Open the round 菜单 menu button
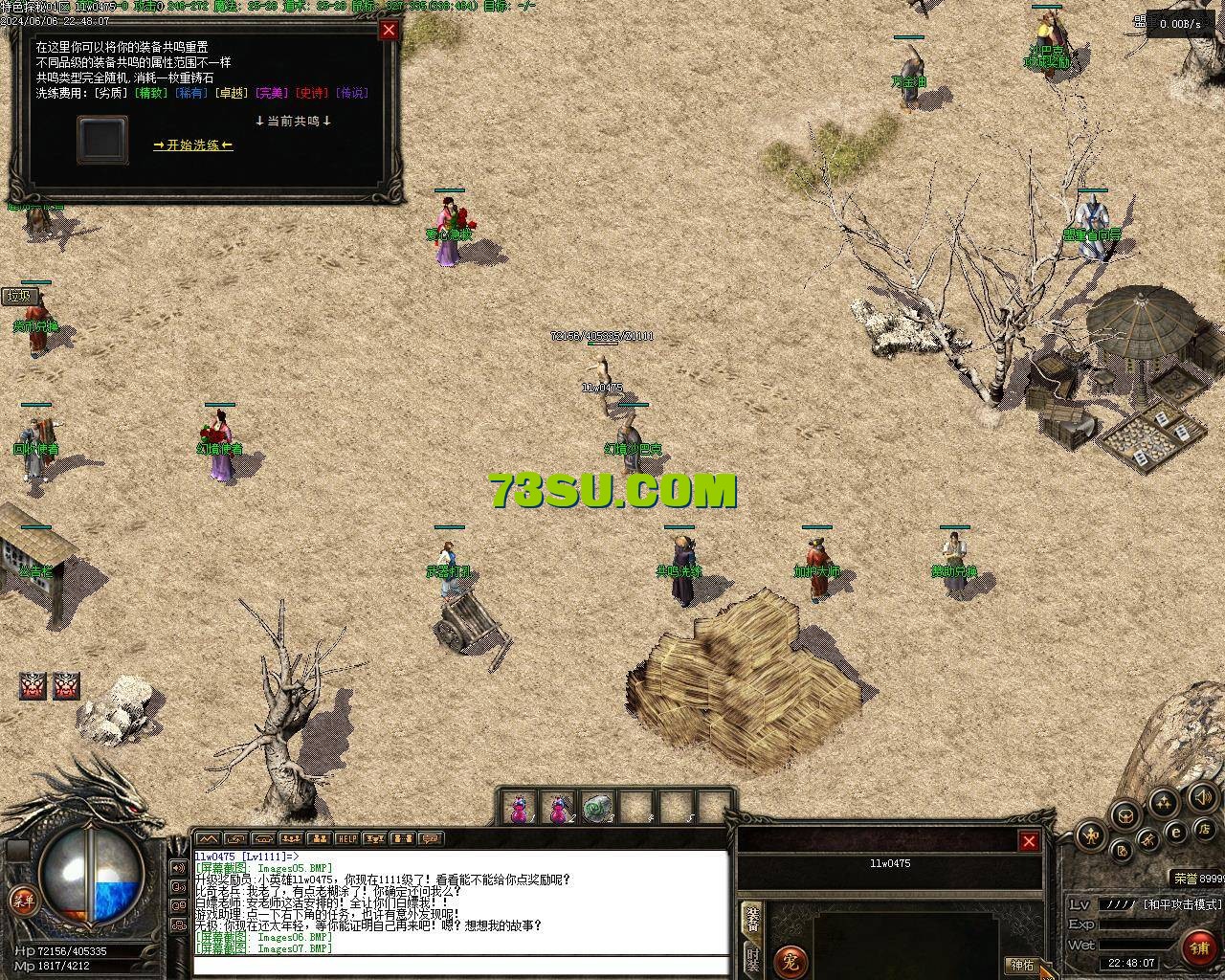Screen dimensions: 1225x980 pos(22,900)
